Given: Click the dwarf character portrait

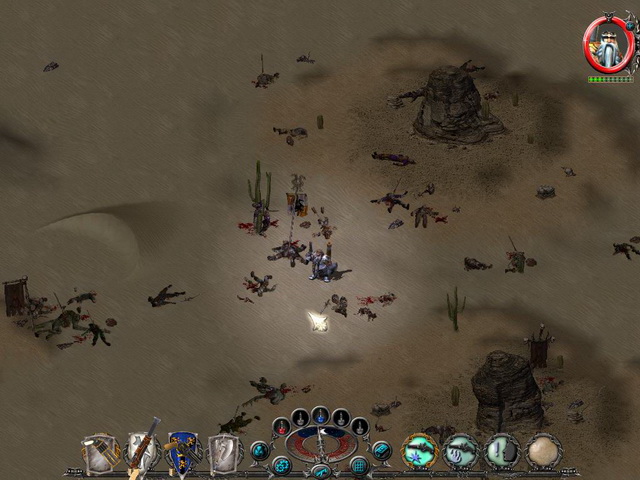Looking at the screenshot, I should point(609,43).
